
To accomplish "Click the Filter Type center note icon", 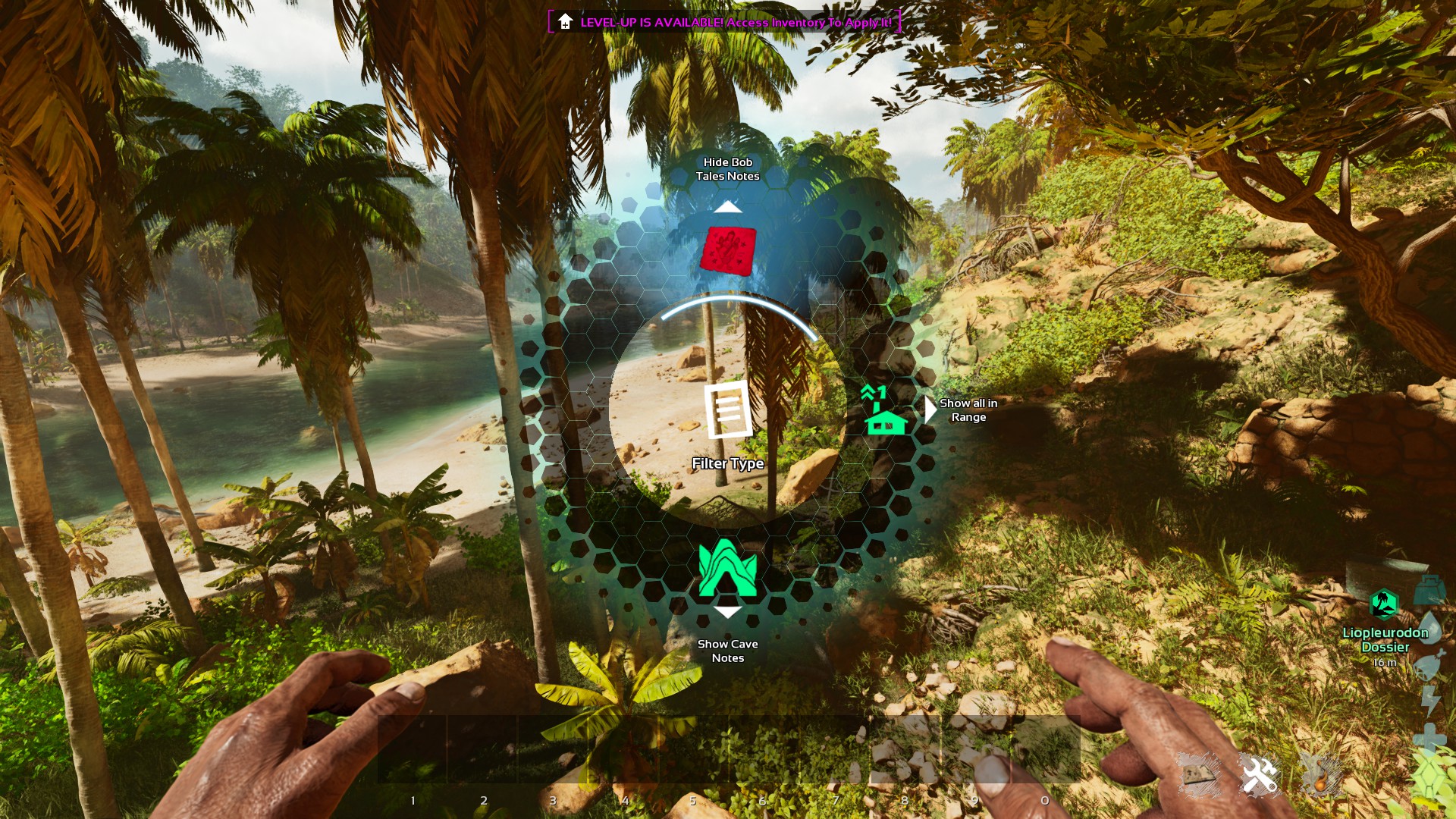I will (x=728, y=410).
